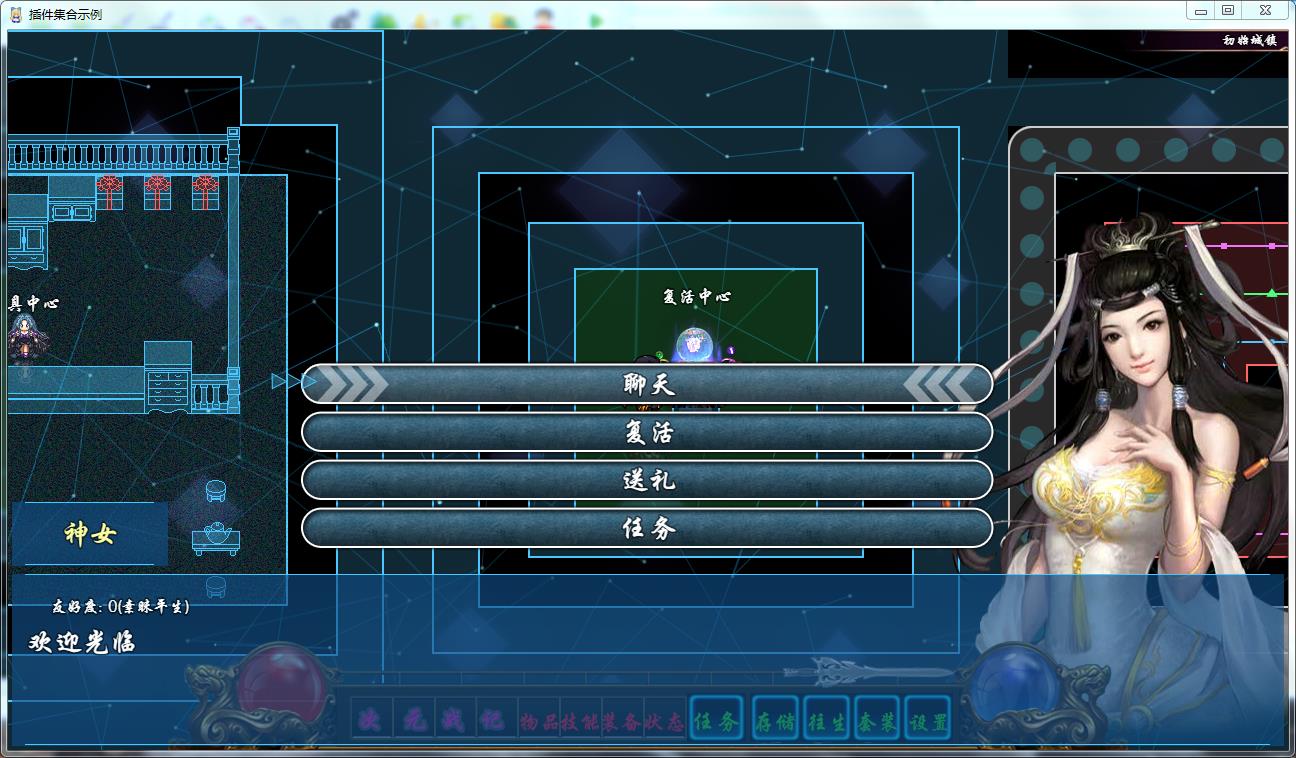
Task: Click the green 任务 button in bottom bar
Action: pos(716,721)
